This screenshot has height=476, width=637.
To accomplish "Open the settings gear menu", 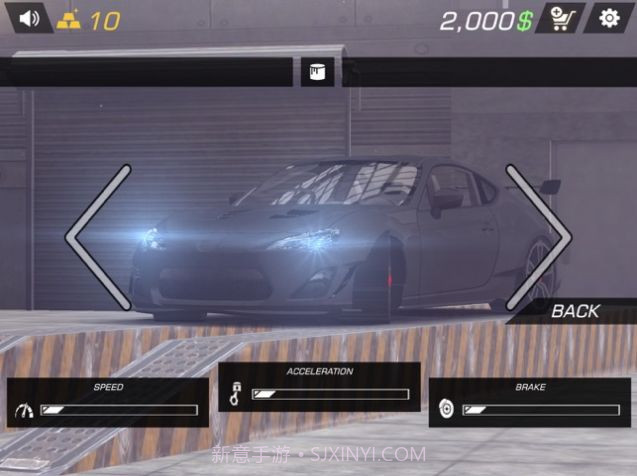I will point(609,18).
